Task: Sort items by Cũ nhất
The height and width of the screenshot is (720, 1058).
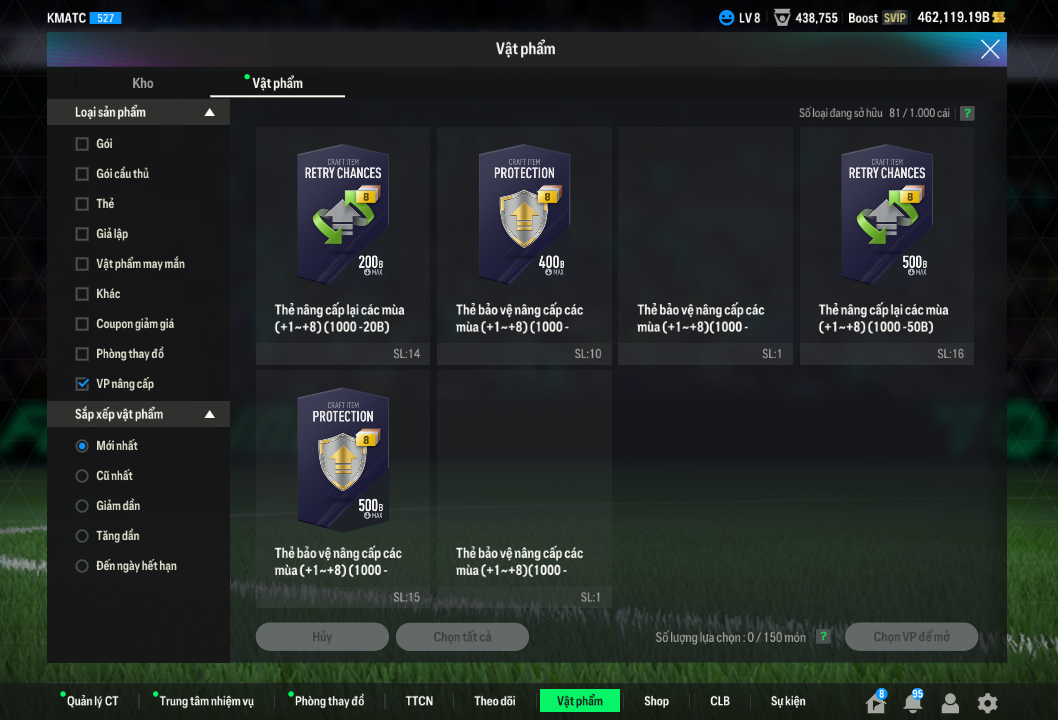Action: (x=82, y=476)
